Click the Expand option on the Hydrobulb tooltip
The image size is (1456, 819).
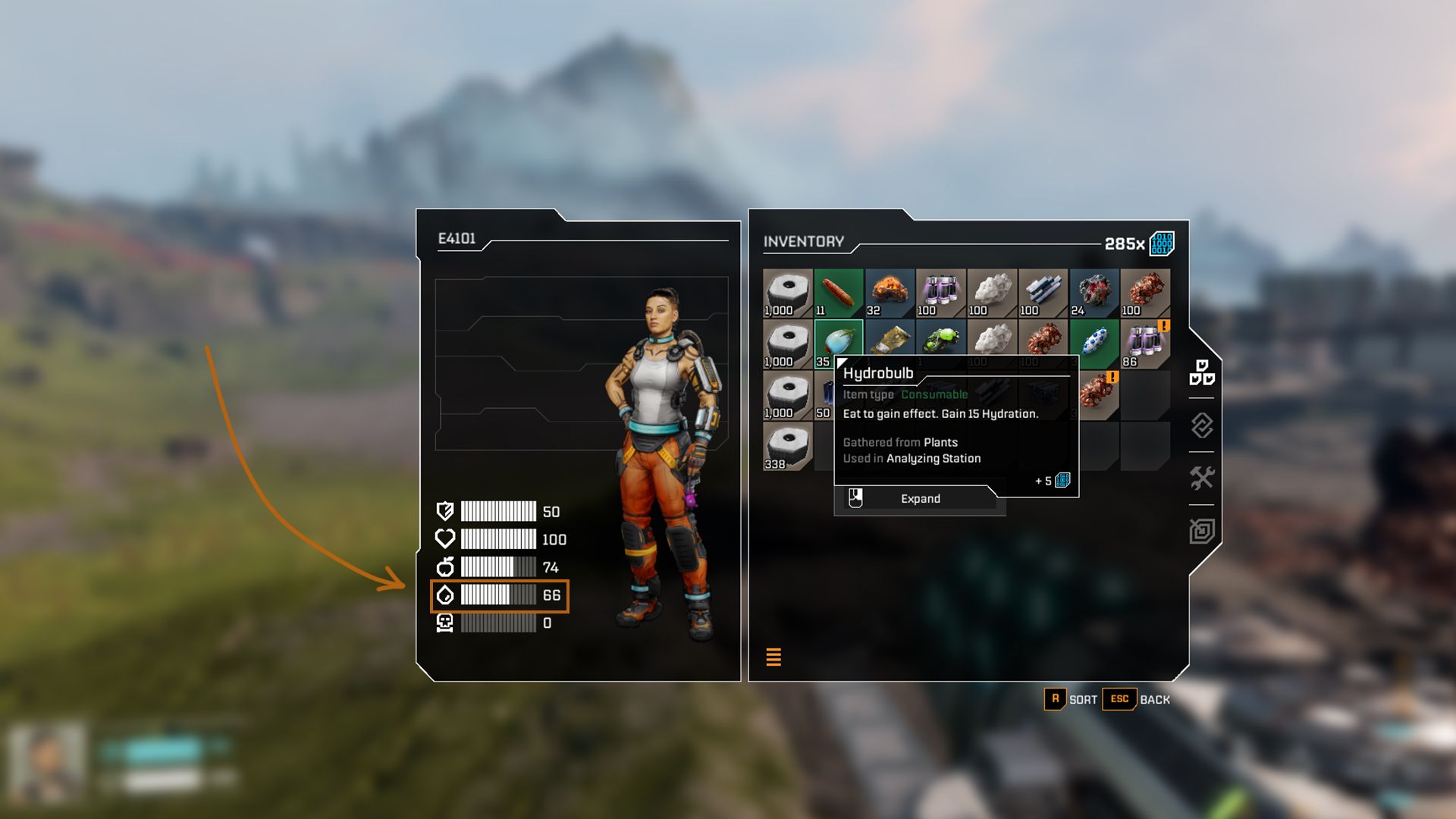(920, 499)
